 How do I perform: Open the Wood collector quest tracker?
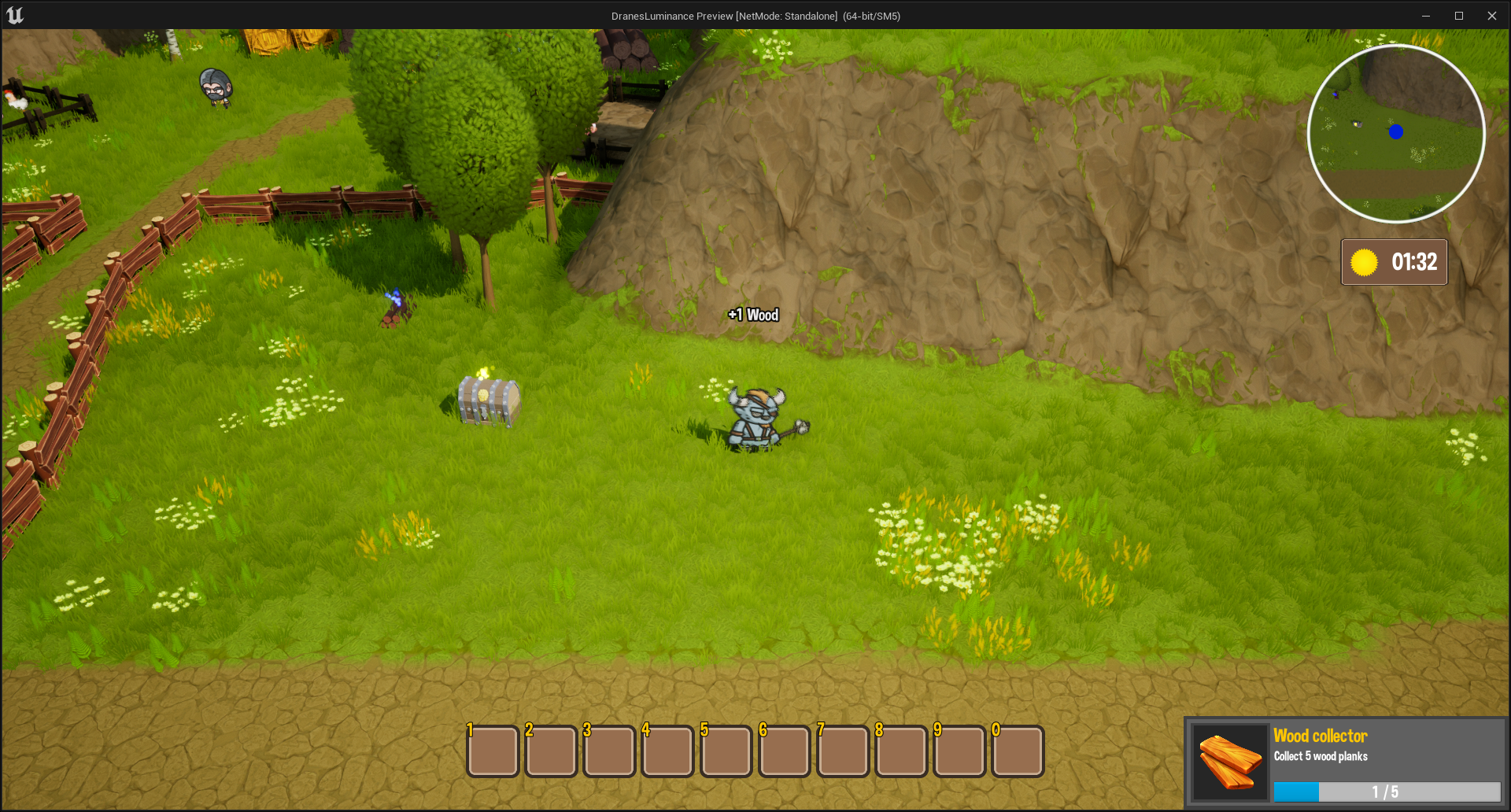(1344, 763)
